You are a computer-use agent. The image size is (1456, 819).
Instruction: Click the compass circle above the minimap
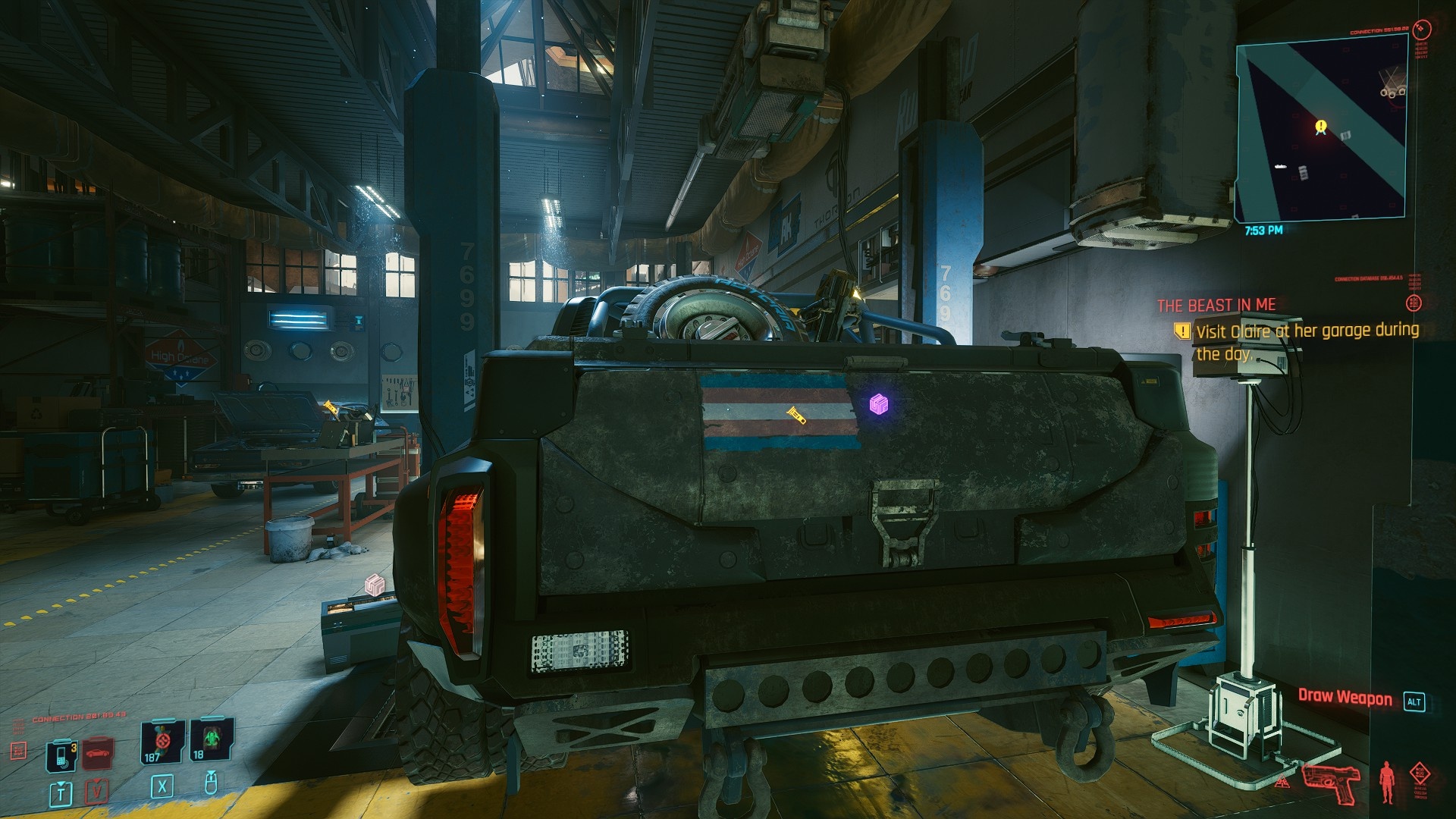[1423, 30]
